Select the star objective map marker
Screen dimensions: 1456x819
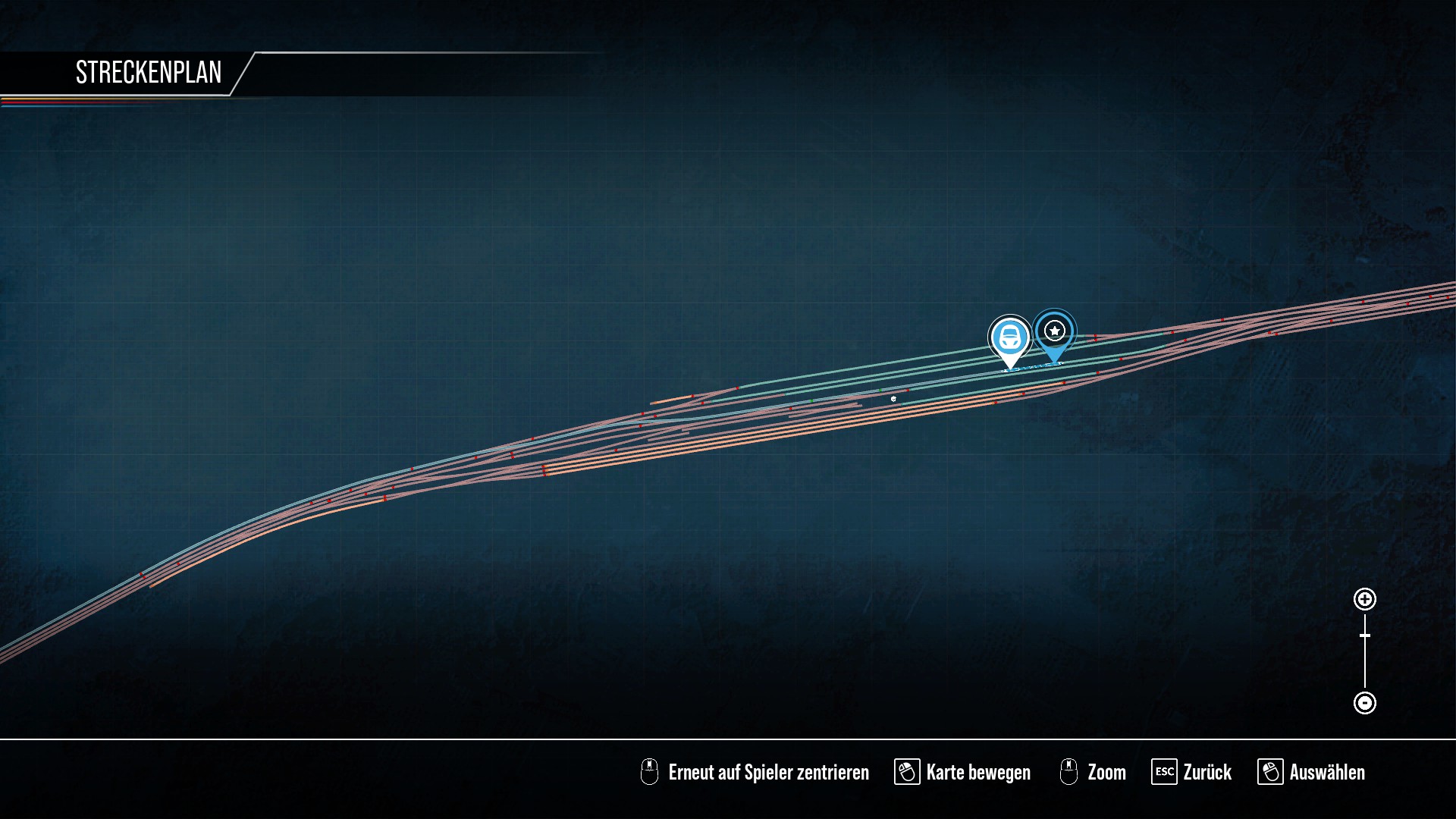[x=1054, y=331]
